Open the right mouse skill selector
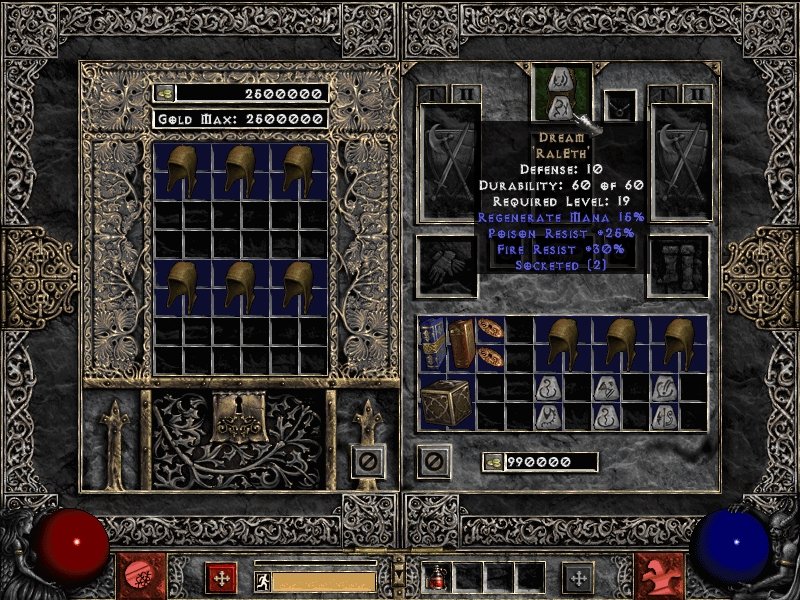 [x=659, y=577]
